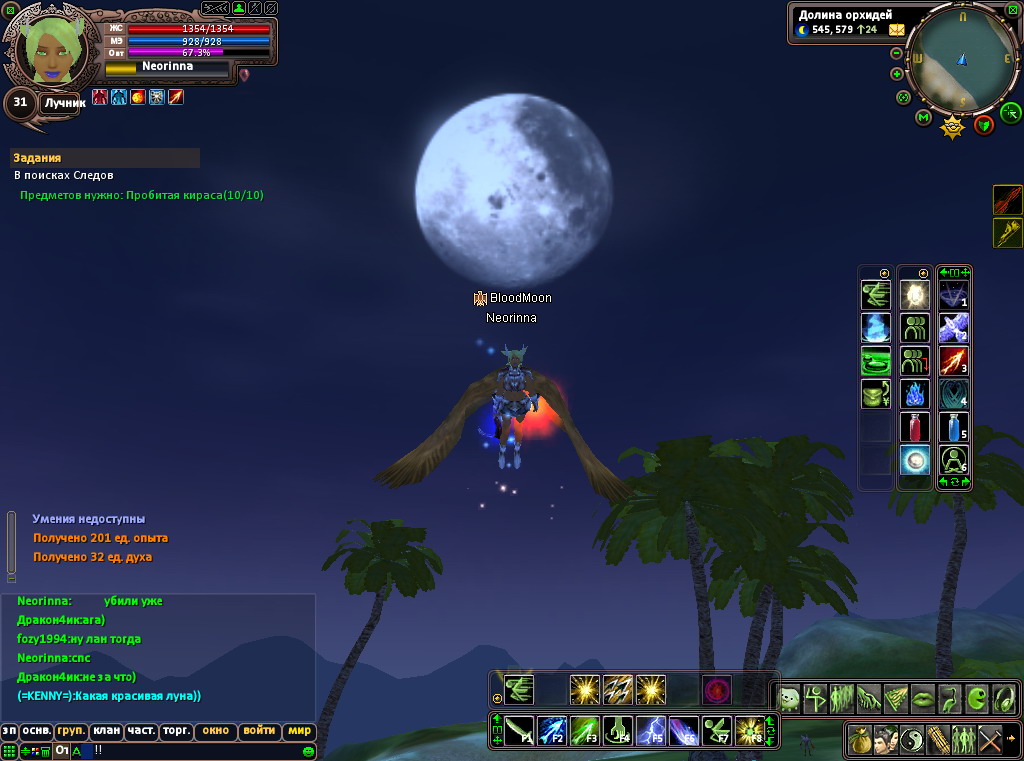Screen dimensions: 1024x761
Task: Activate the F5 lightning skill
Action: tap(651, 731)
